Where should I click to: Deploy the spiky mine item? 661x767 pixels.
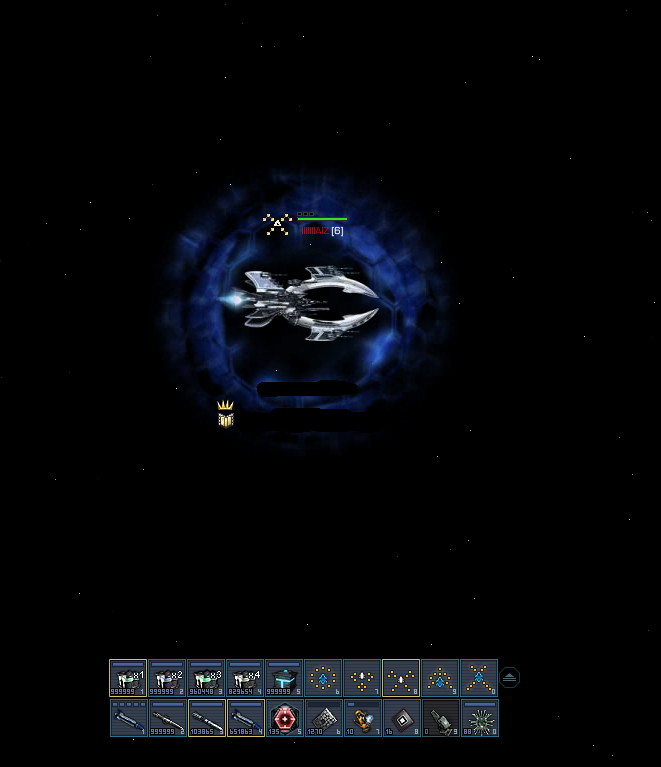pos(479,717)
